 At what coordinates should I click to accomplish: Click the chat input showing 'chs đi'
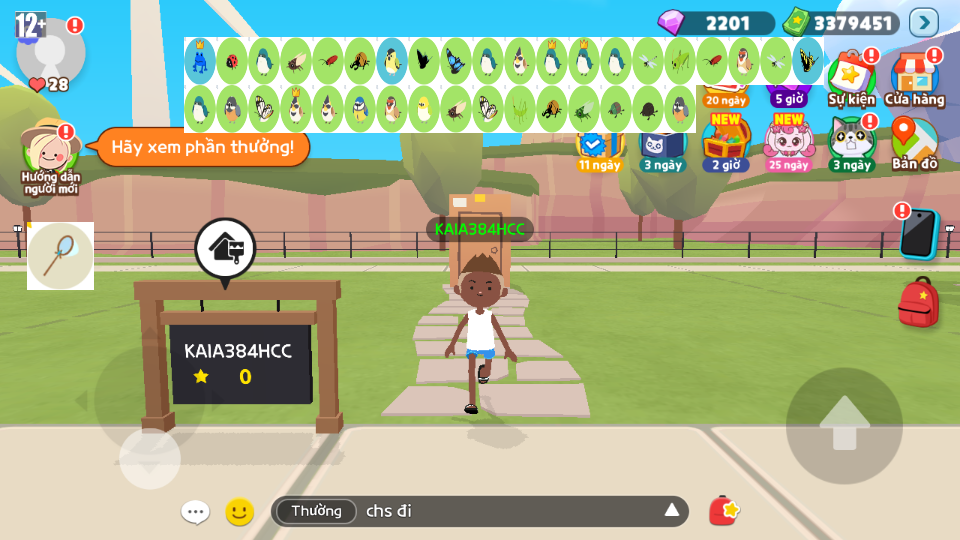(510, 511)
